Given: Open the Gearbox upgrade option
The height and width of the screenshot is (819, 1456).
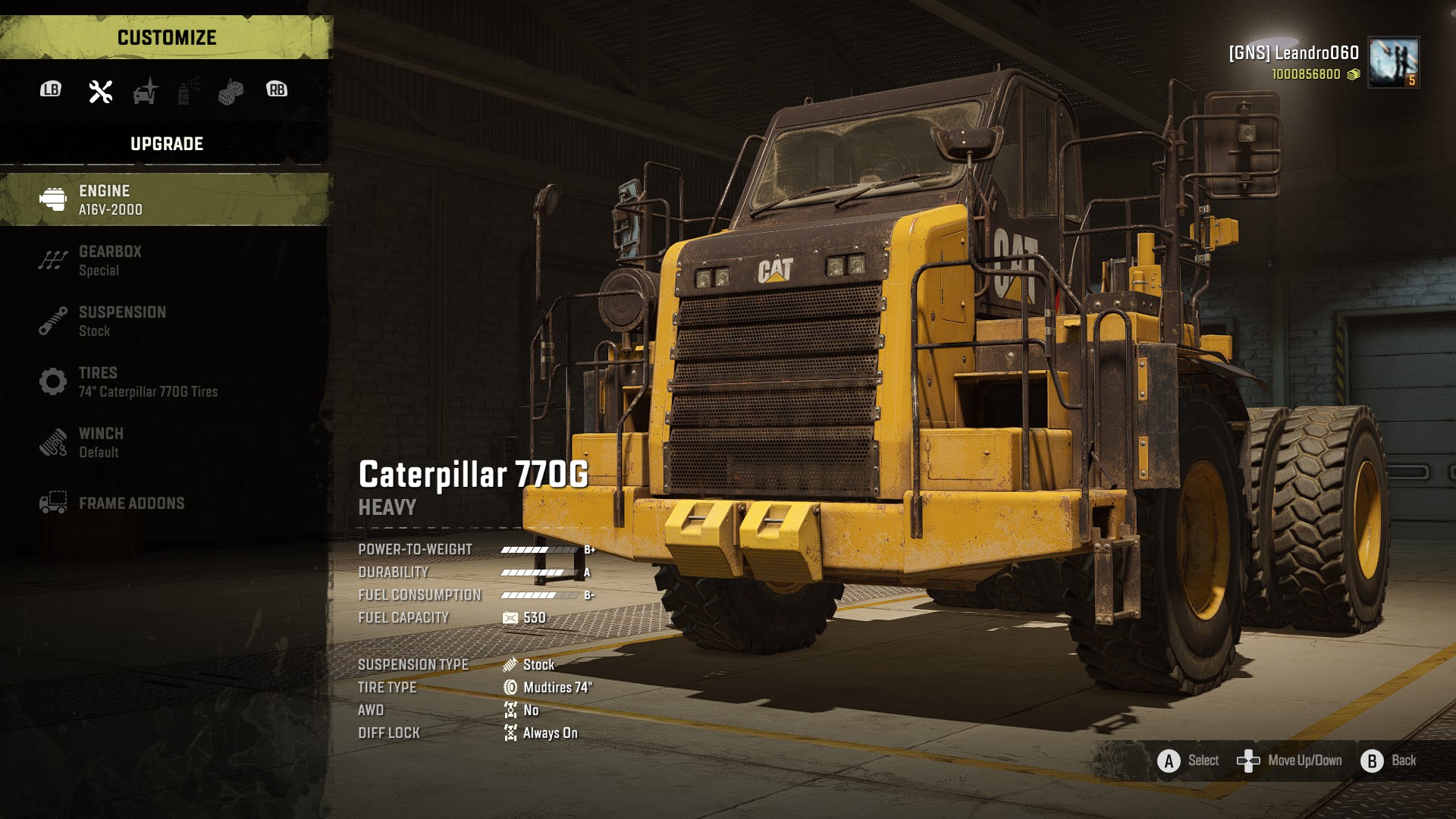Looking at the screenshot, I should (x=165, y=260).
